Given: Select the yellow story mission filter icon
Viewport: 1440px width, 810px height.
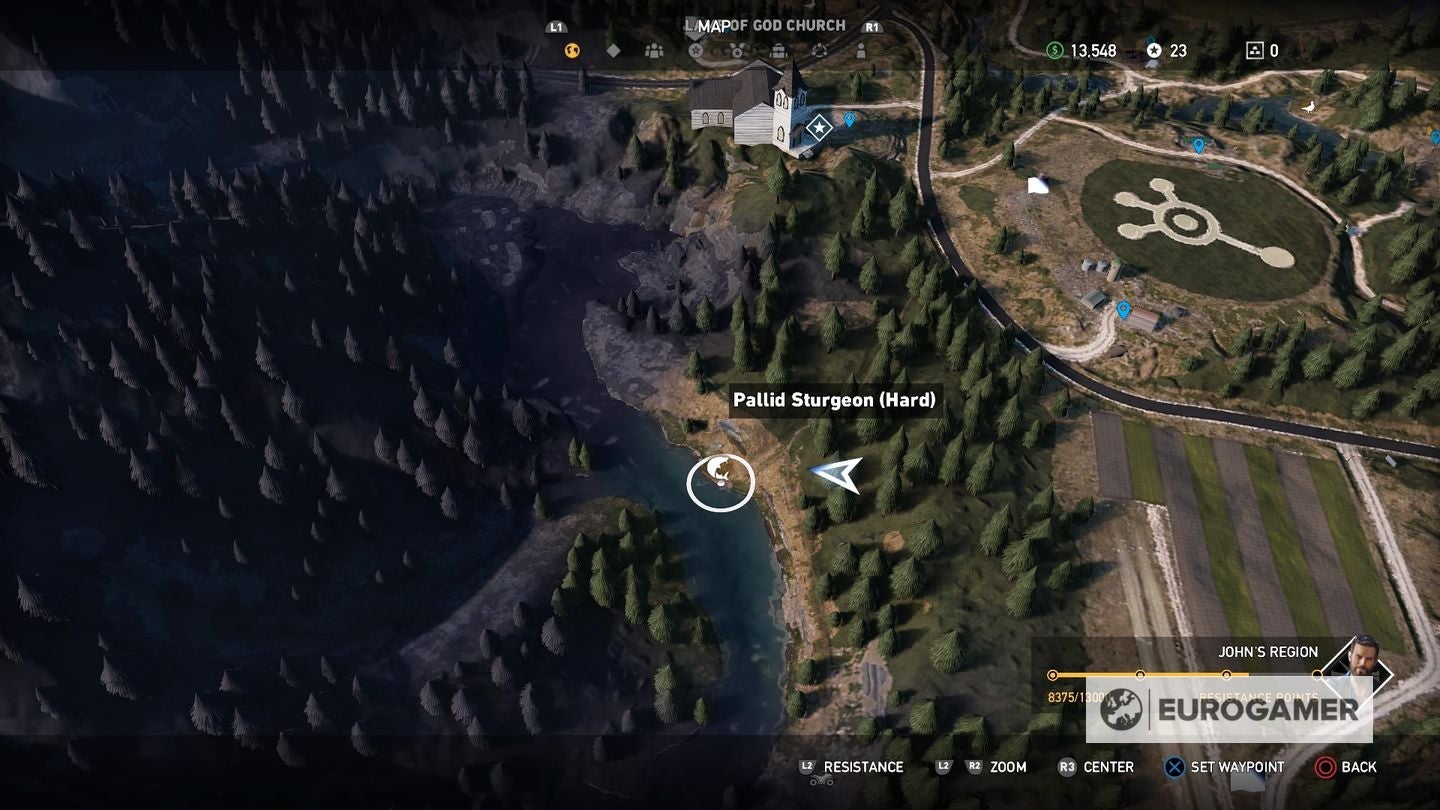Looking at the screenshot, I should (x=570, y=50).
